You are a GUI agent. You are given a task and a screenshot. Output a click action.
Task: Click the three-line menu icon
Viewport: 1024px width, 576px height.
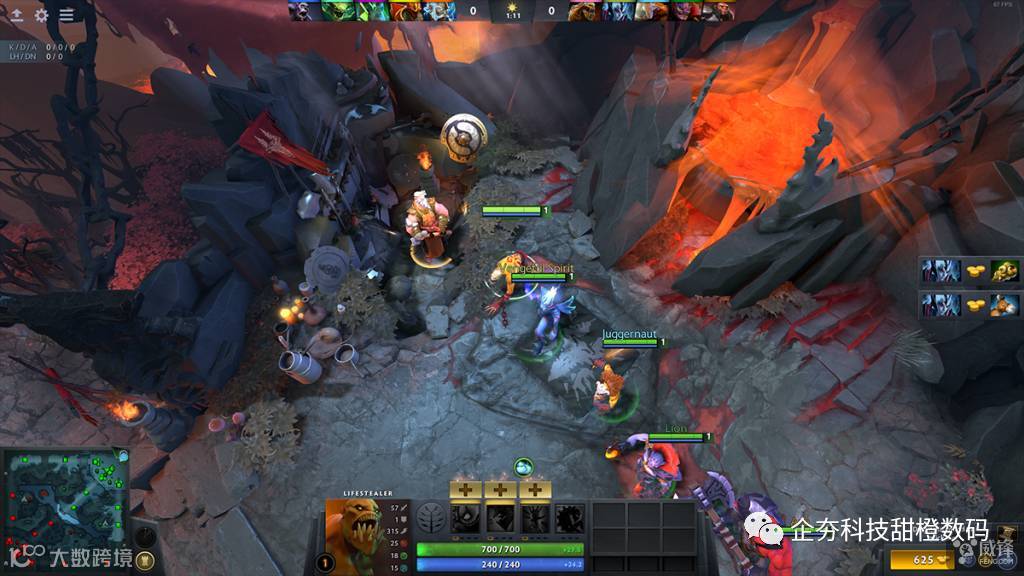67,15
